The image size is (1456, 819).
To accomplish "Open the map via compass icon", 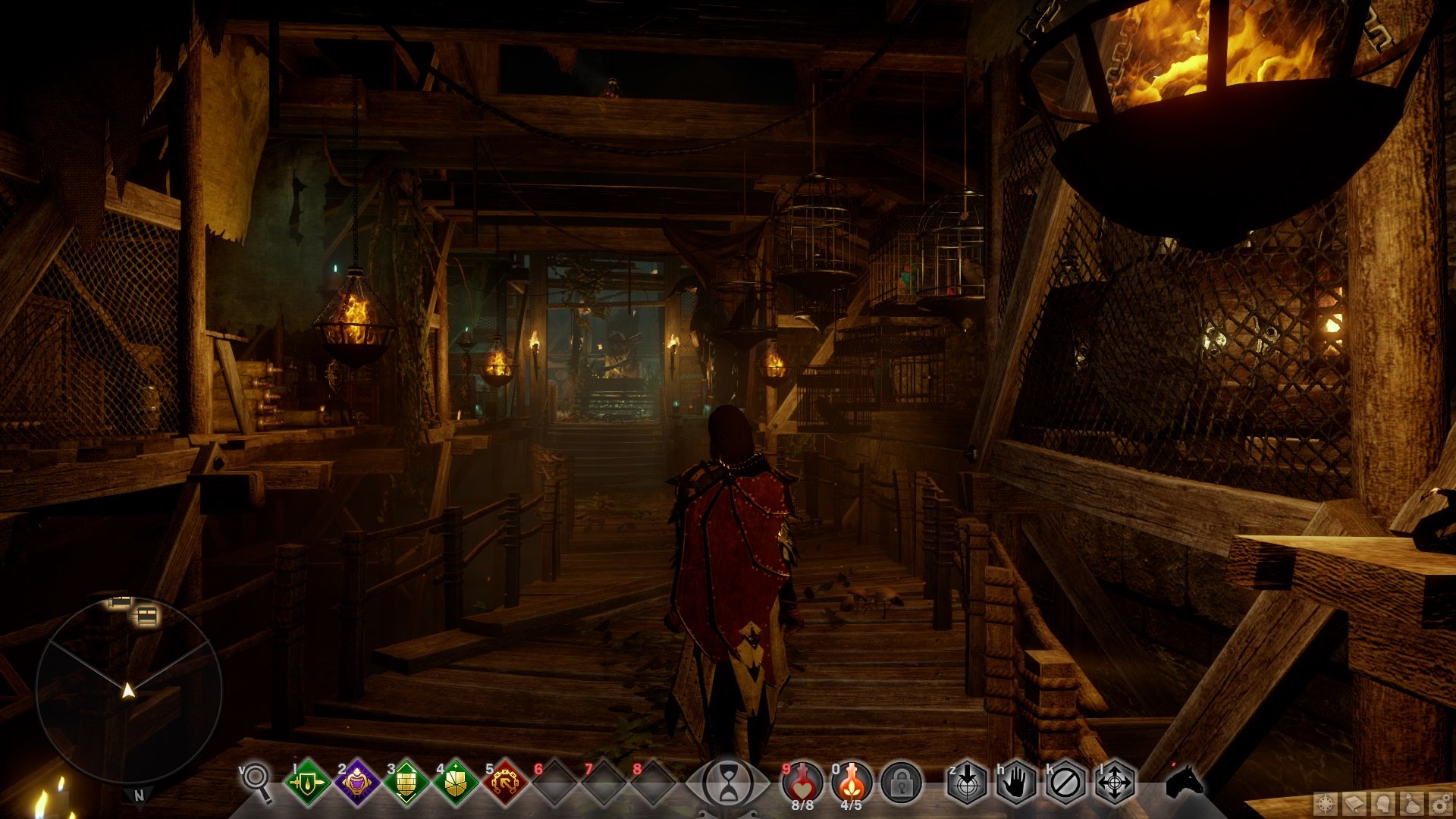I will point(1326,803).
